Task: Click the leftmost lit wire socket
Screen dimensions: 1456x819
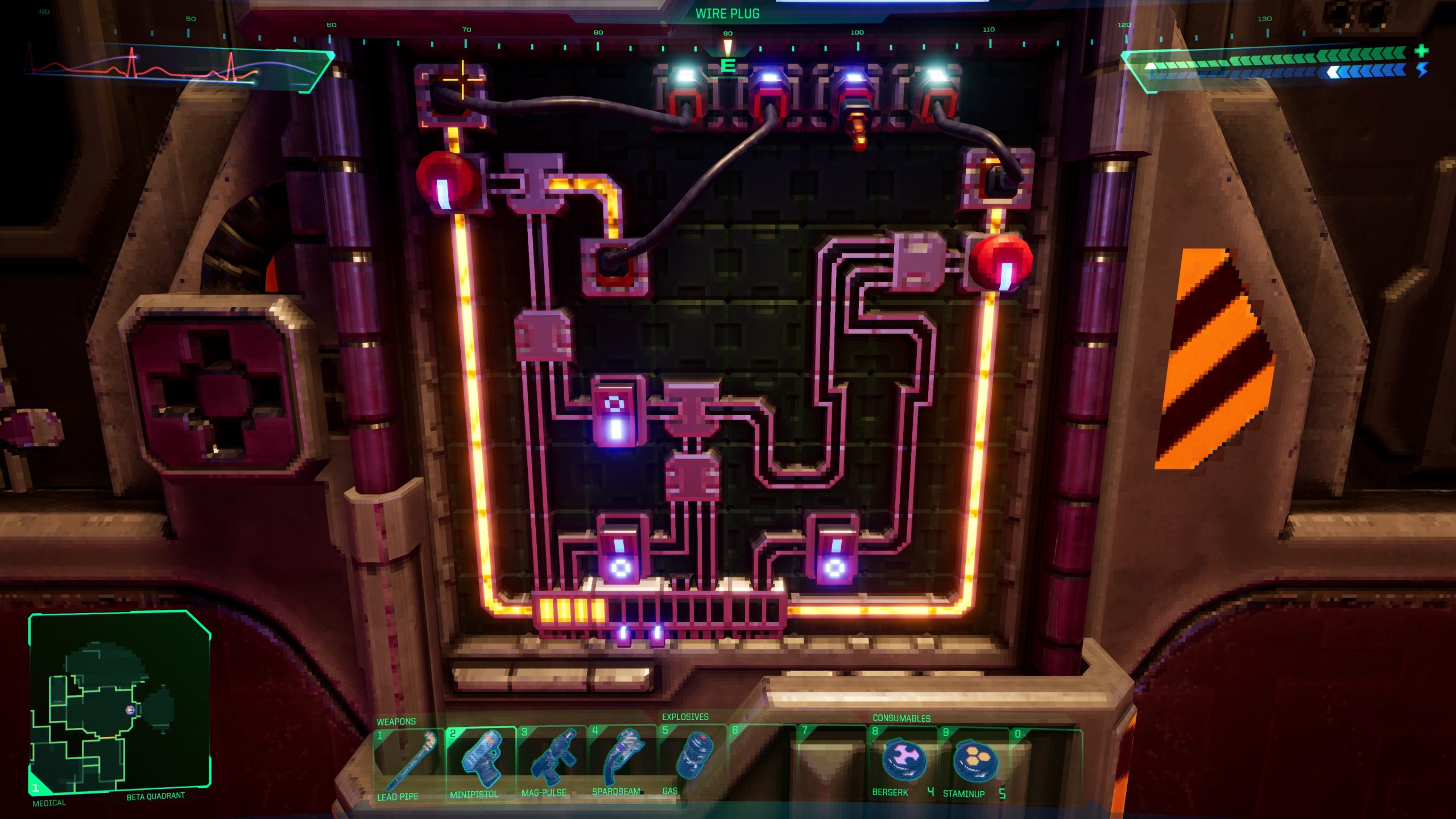Action: [685, 100]
